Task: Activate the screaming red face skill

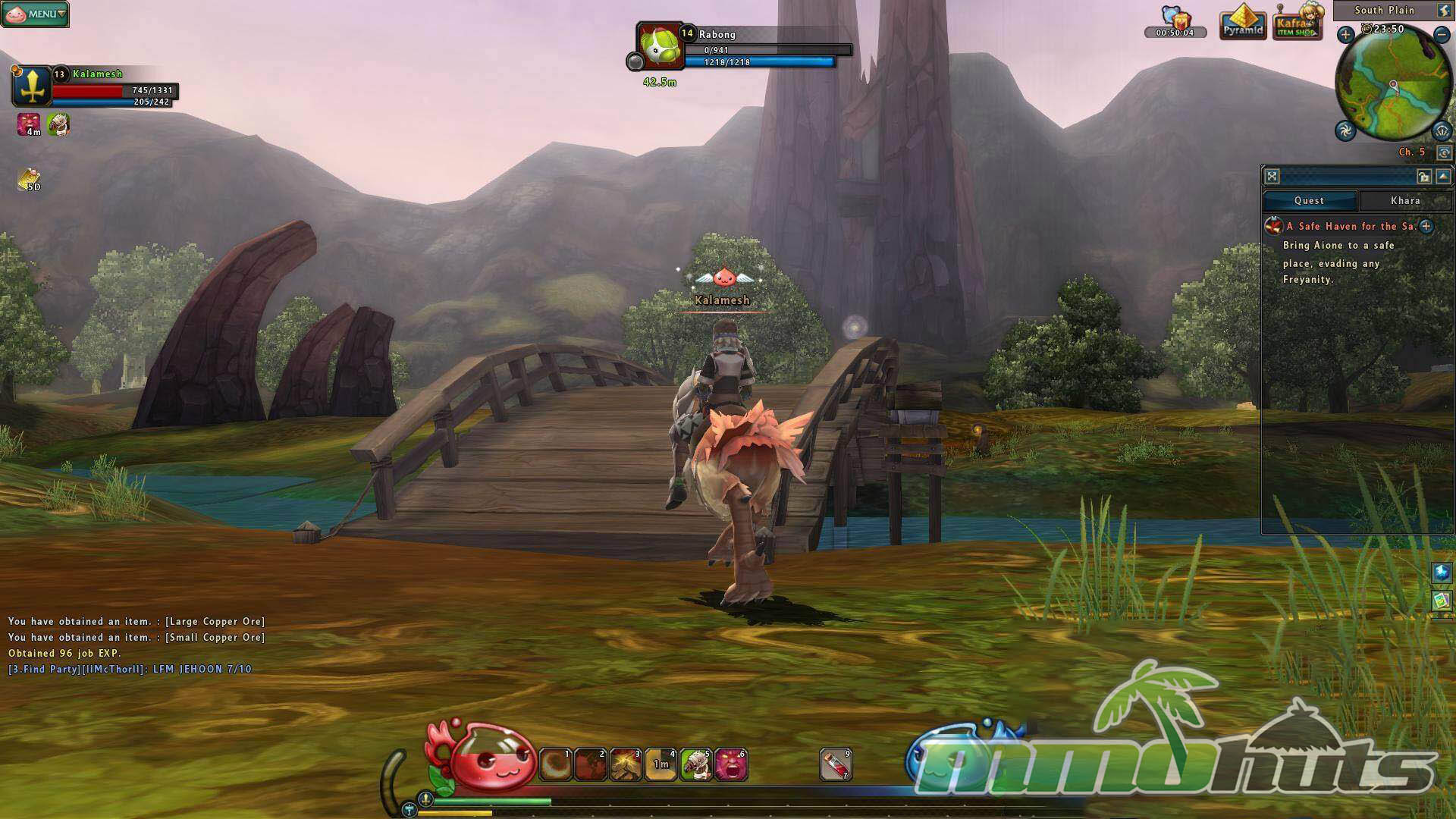Action: point(731,764)
